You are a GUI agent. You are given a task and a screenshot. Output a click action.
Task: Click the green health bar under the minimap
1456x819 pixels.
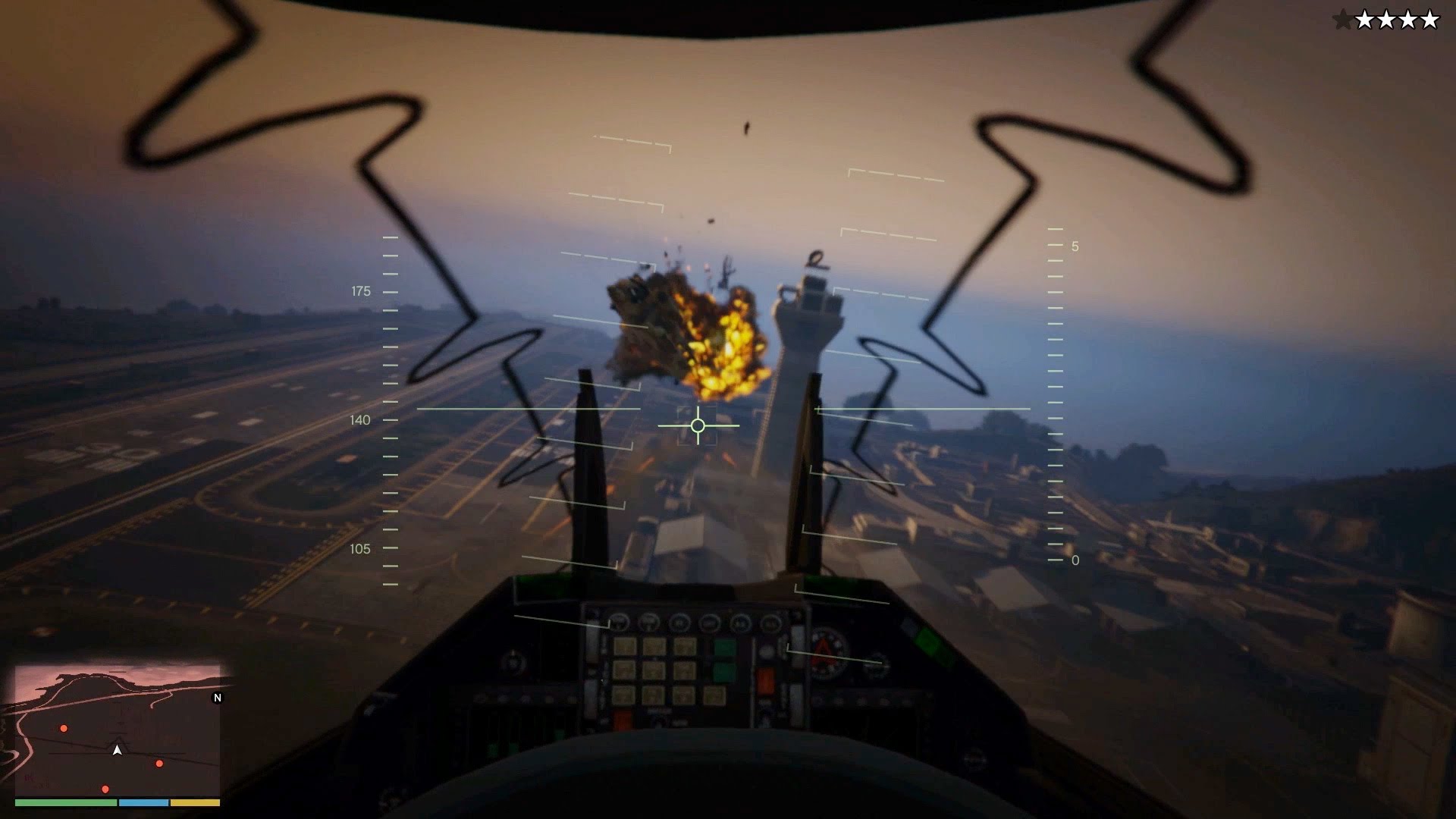[65, 802]
